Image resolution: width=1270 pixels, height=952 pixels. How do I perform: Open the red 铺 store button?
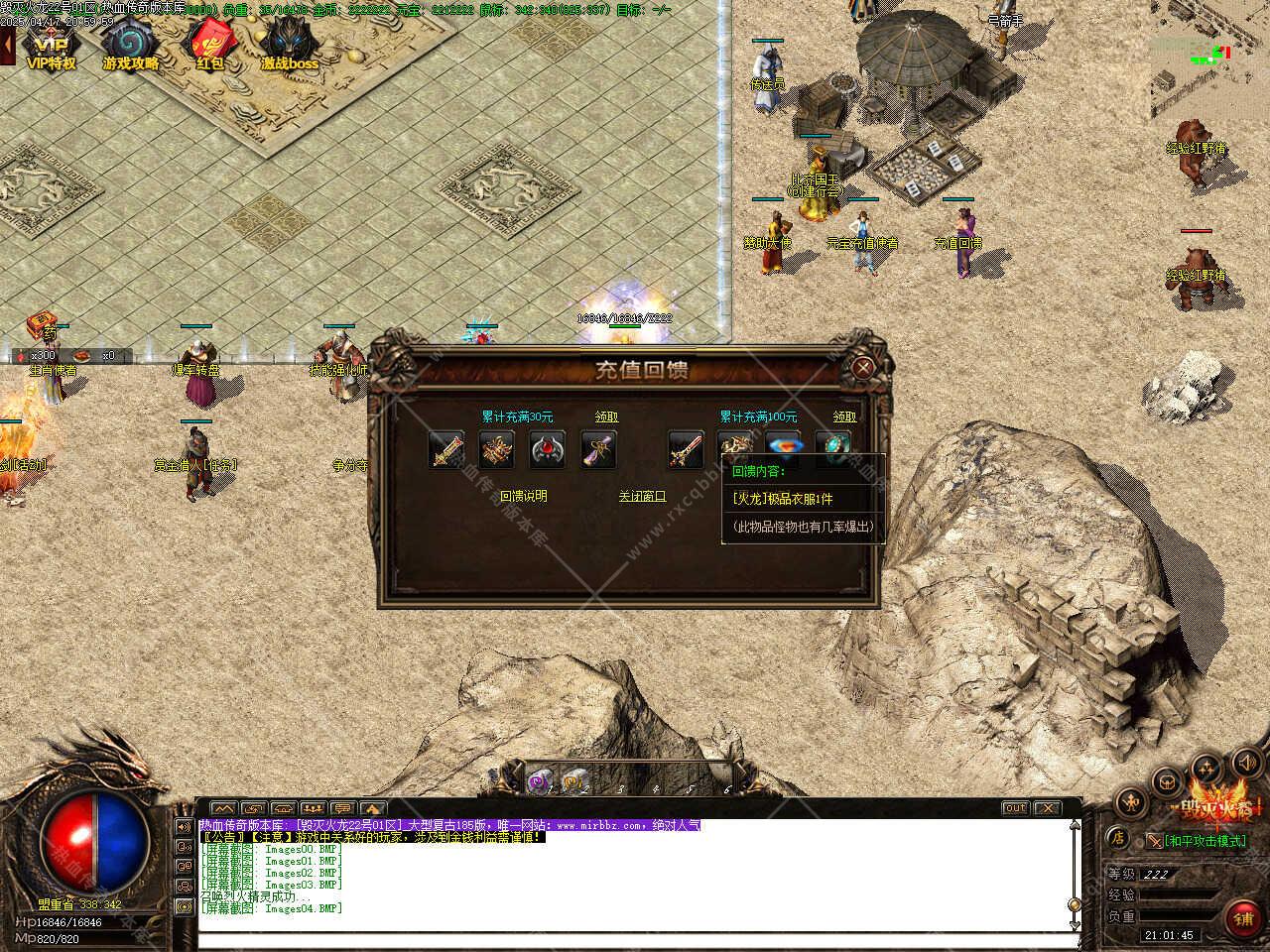pyautogui.click(x=1243, y=919)
